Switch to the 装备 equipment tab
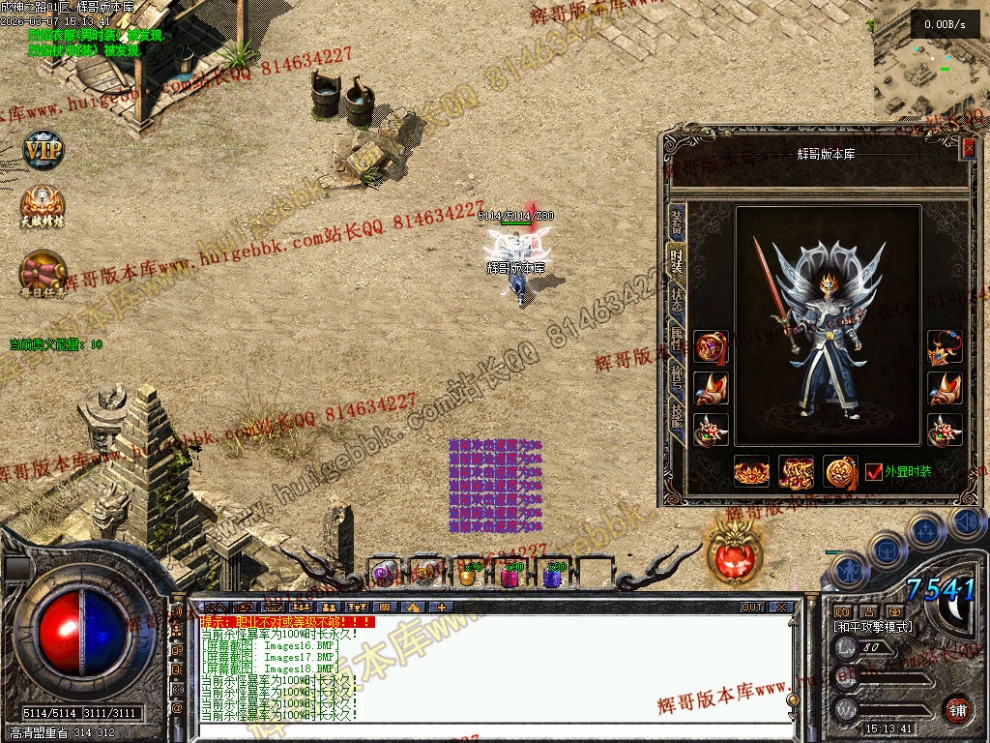Viewport: 990px width, 743px height. coord(677,221)
